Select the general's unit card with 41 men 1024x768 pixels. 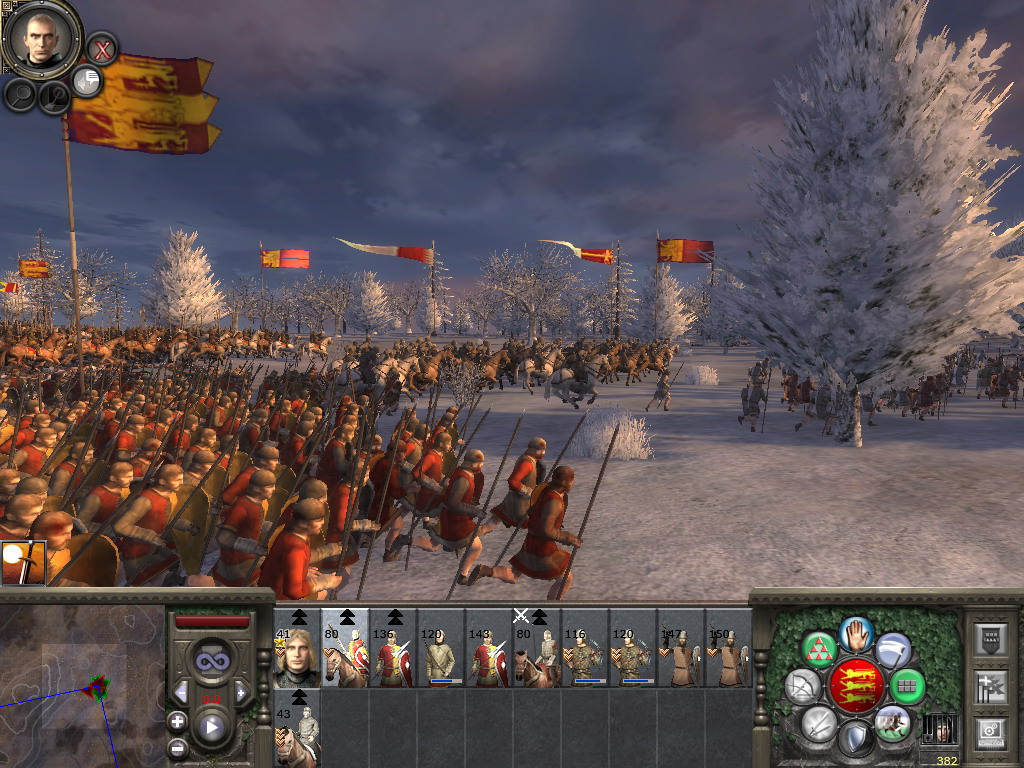297,650
